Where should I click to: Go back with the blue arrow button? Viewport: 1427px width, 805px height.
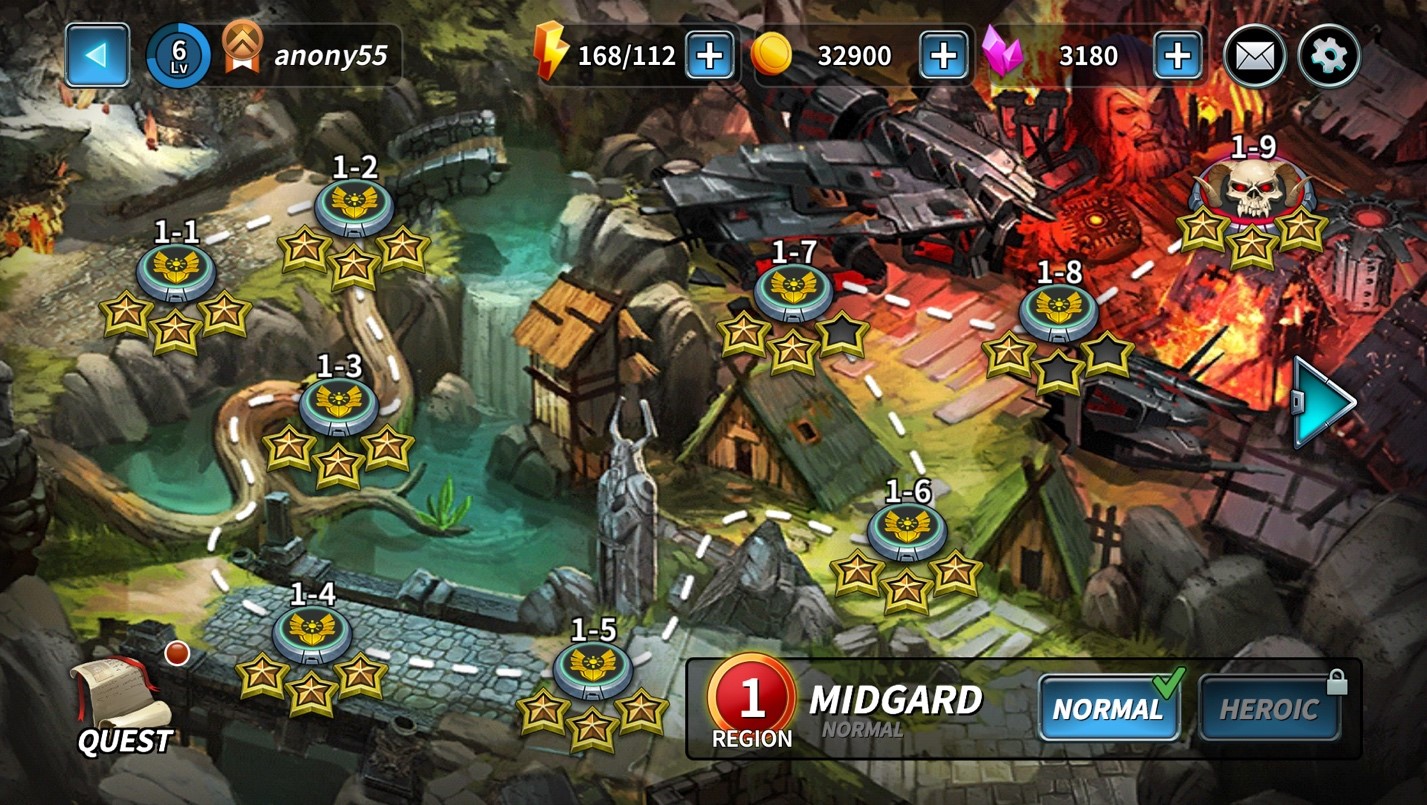click(97, 55)
